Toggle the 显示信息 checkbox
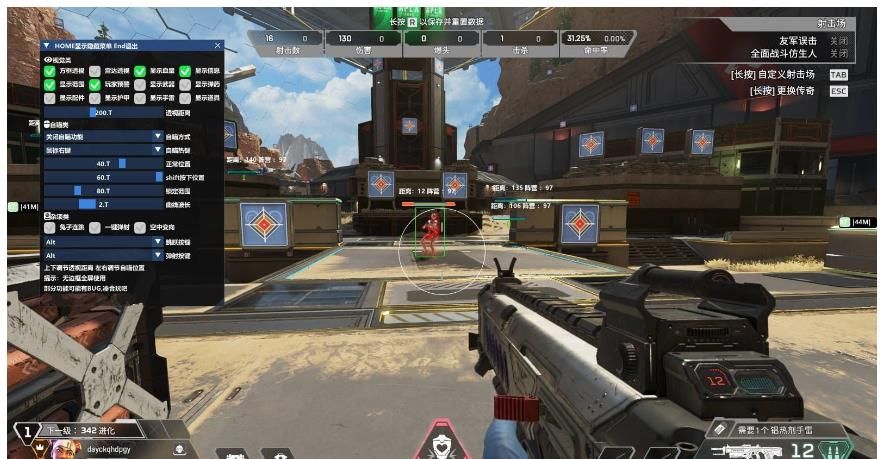 pos(185,72)
